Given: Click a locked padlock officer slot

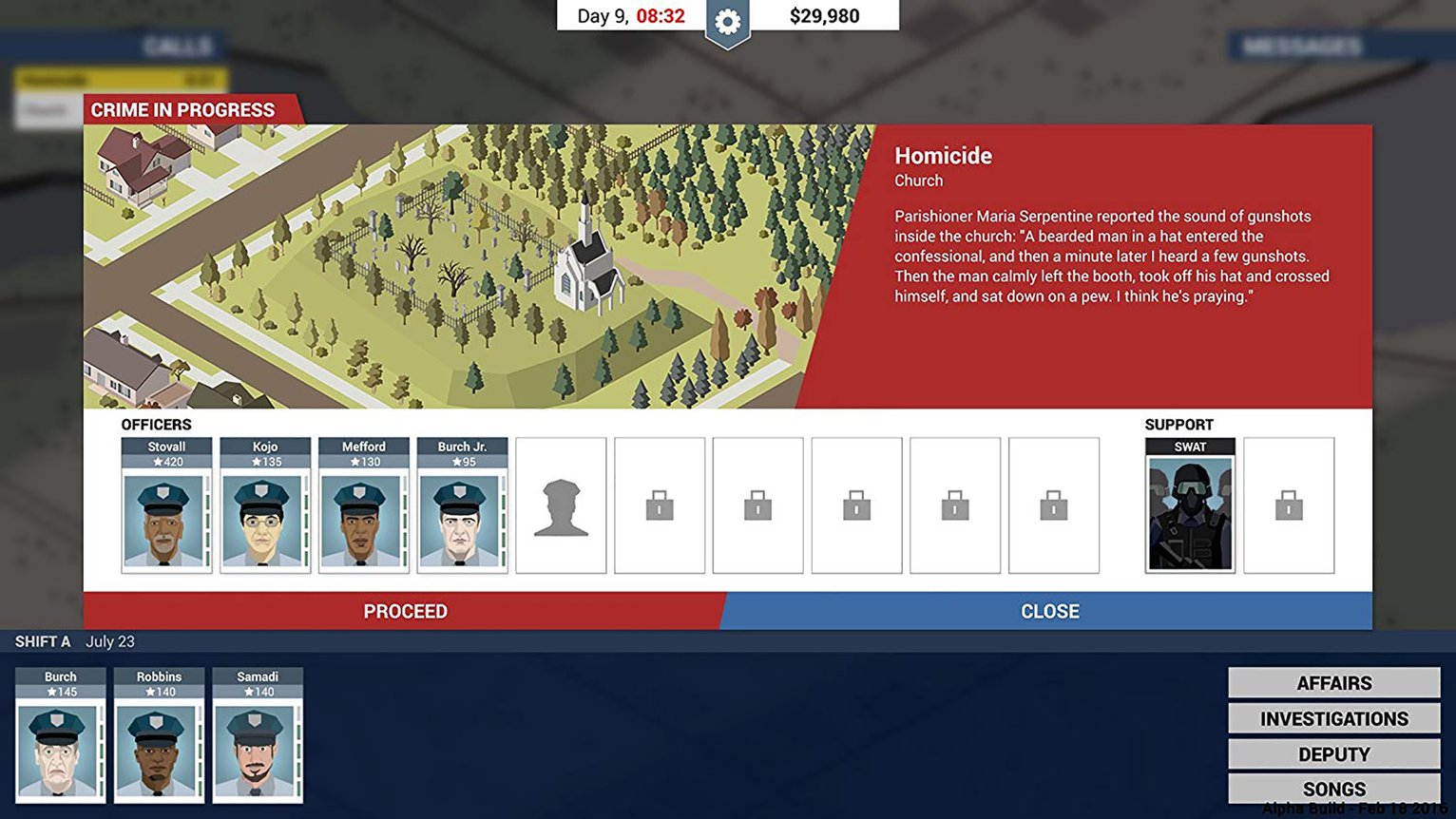Looking at the screenshot, I should click(x=660, y=505).
